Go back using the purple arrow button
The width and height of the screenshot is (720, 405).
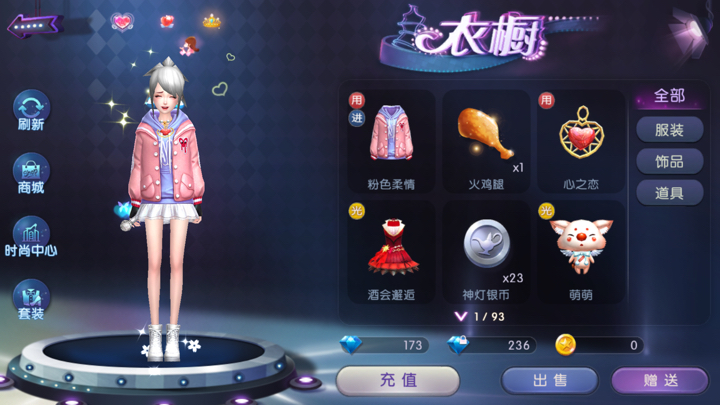35,25
